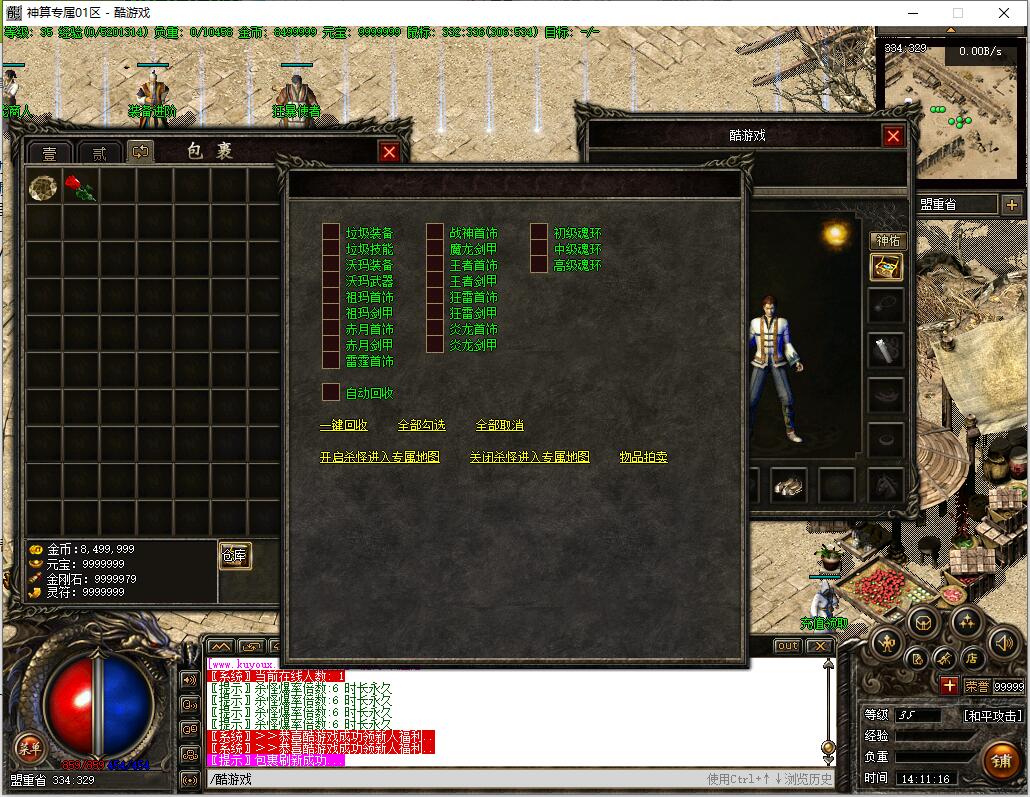Click the 神佑 button in character panel
Viewport: 1030px width, 797px height.
(x=888, y=240)
